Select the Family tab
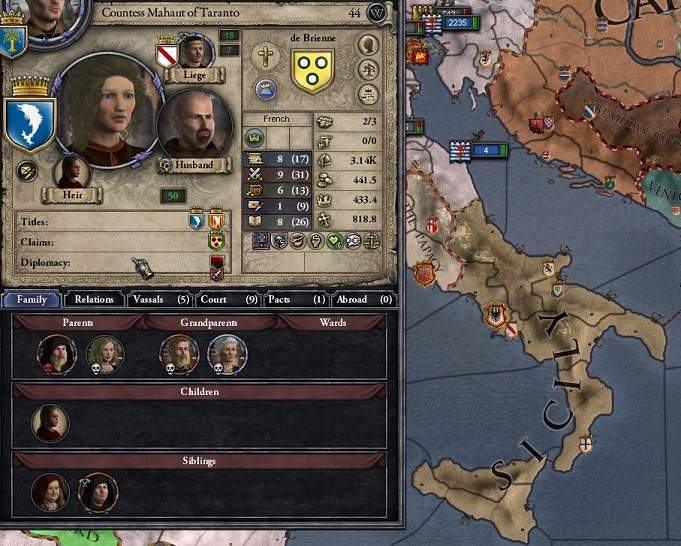Image resolution: width=681 pixels, height=546 pixels. [x=32, y=299]
